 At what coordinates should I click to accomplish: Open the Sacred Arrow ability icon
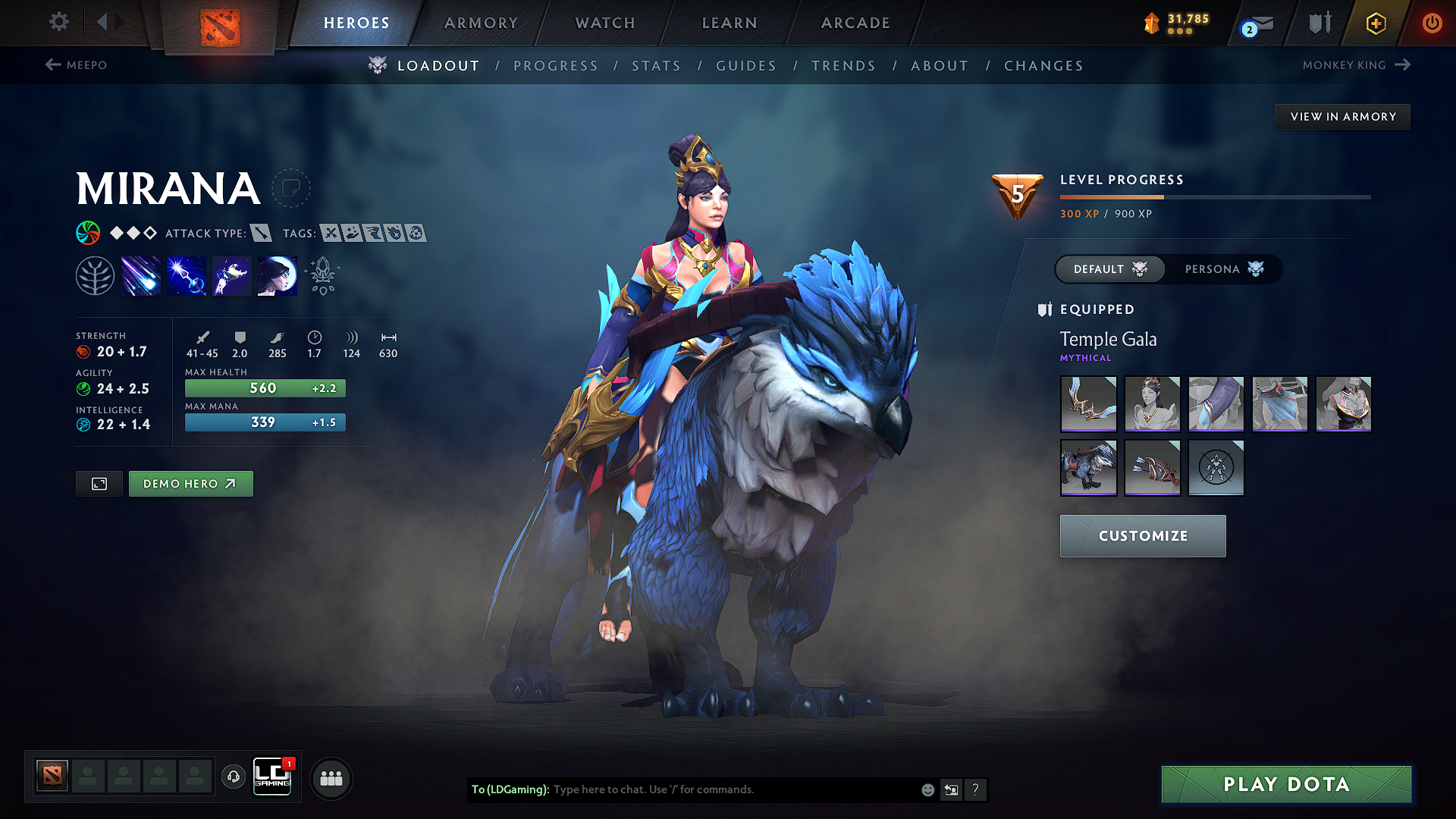(x=186, y=275)
